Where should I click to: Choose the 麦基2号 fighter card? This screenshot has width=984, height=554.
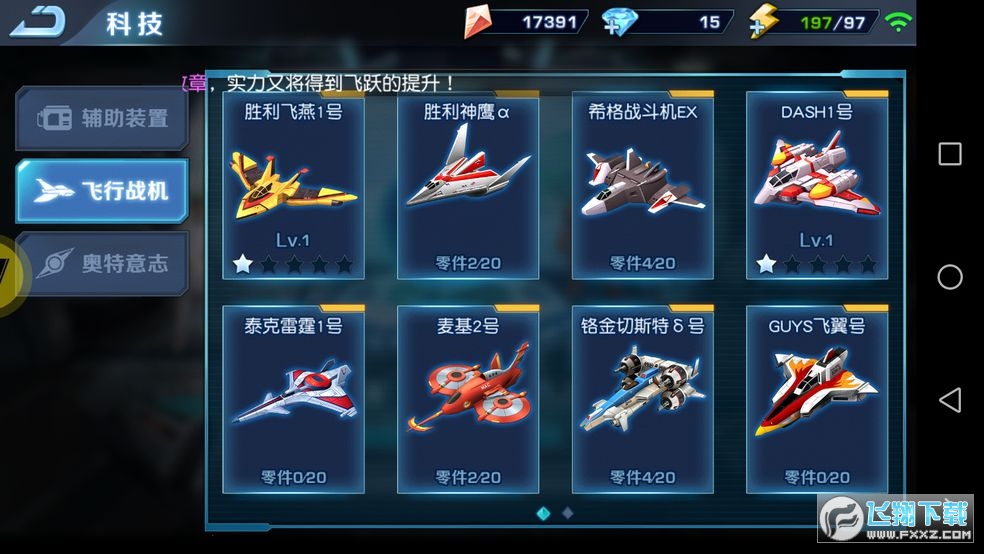click(468, 399)
